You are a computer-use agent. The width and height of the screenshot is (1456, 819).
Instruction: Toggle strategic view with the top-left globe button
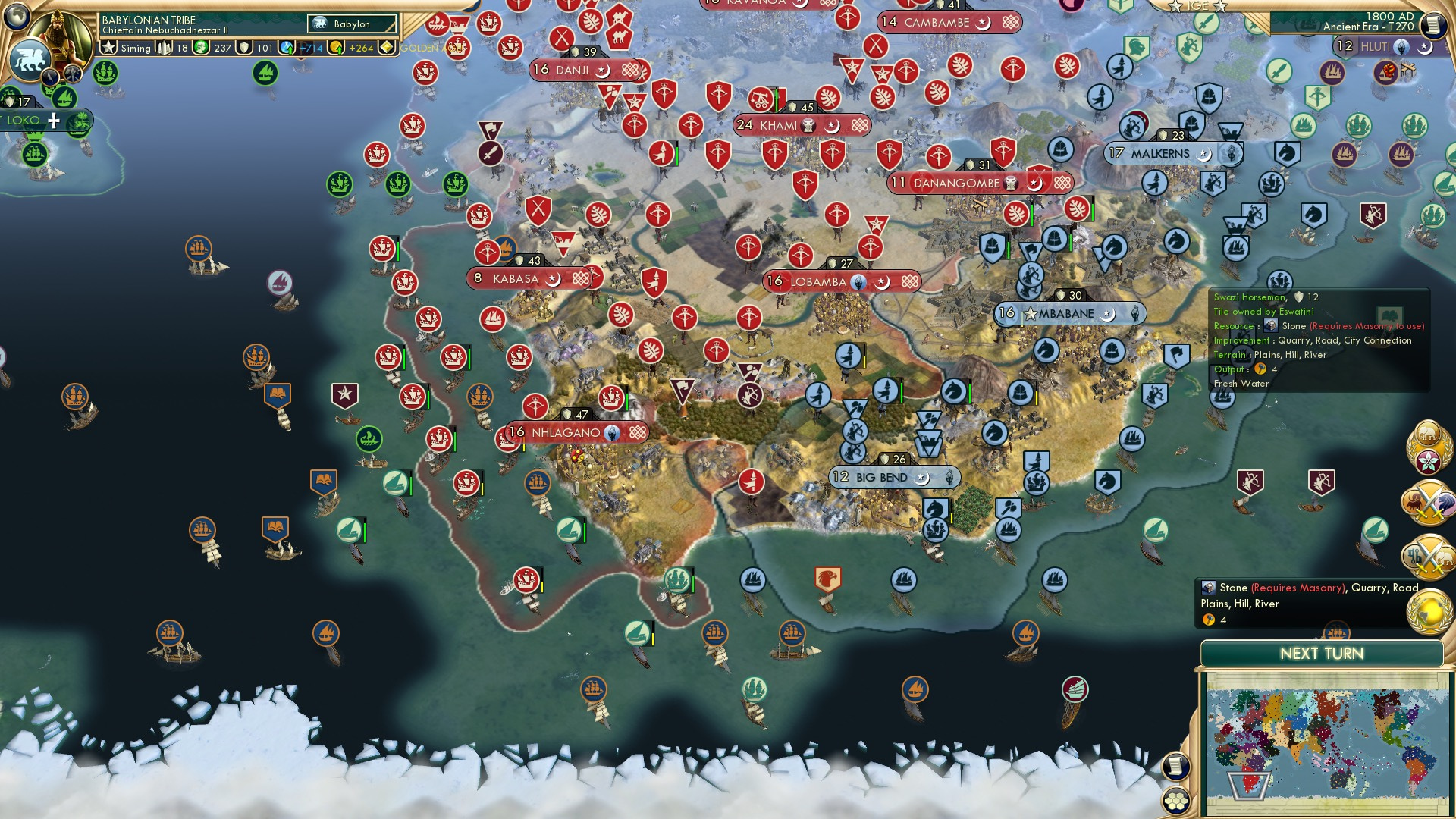pos(17,17)
